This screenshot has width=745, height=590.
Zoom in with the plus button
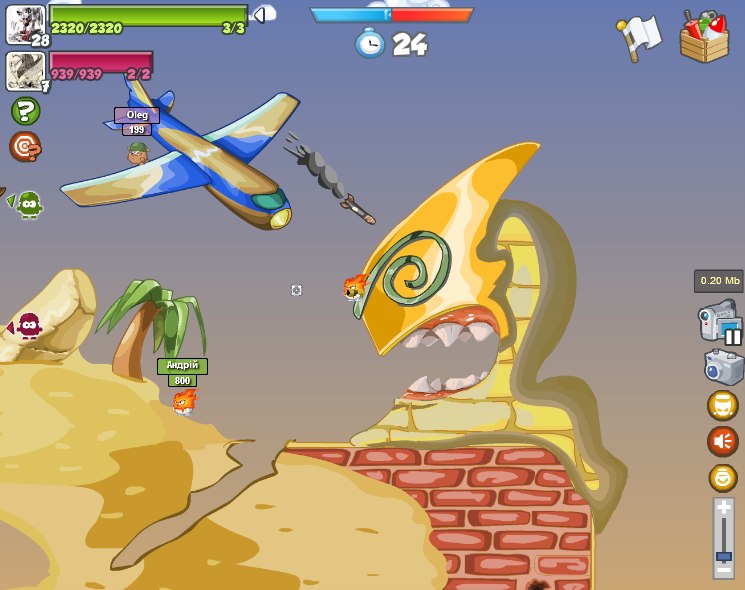(x=723, y=508)
